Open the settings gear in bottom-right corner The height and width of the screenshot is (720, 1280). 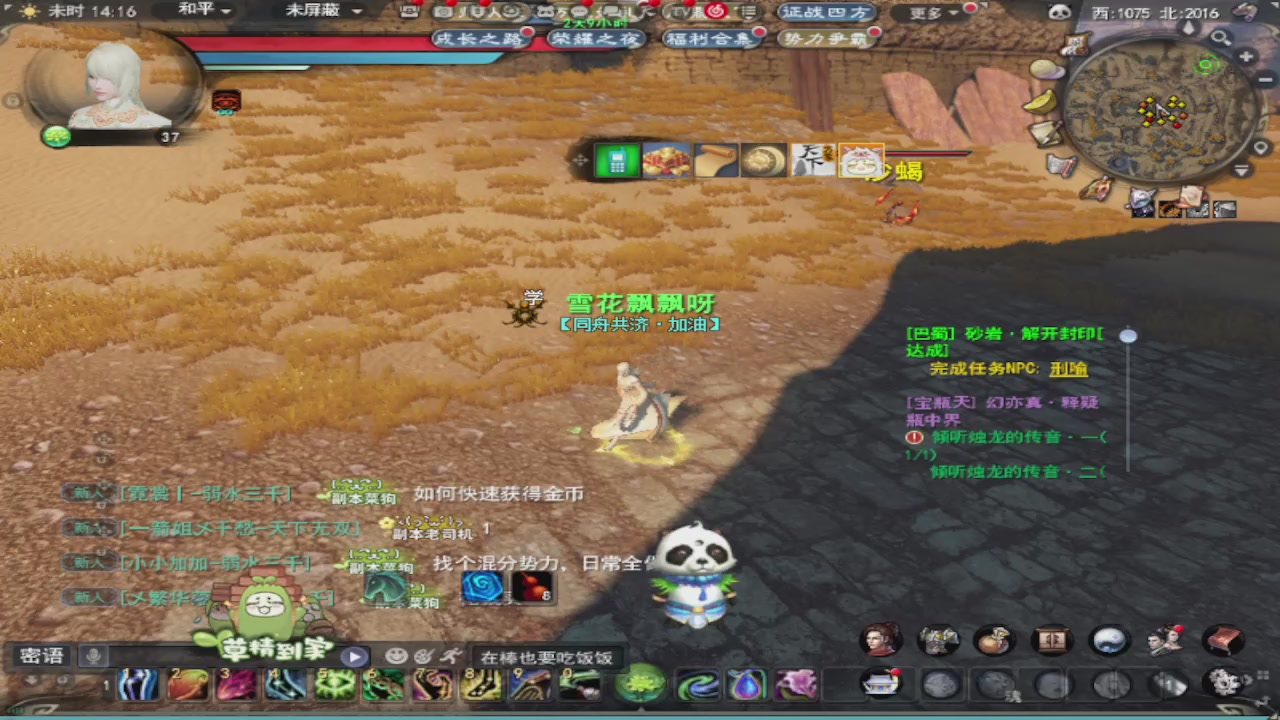pos(1225,683)
